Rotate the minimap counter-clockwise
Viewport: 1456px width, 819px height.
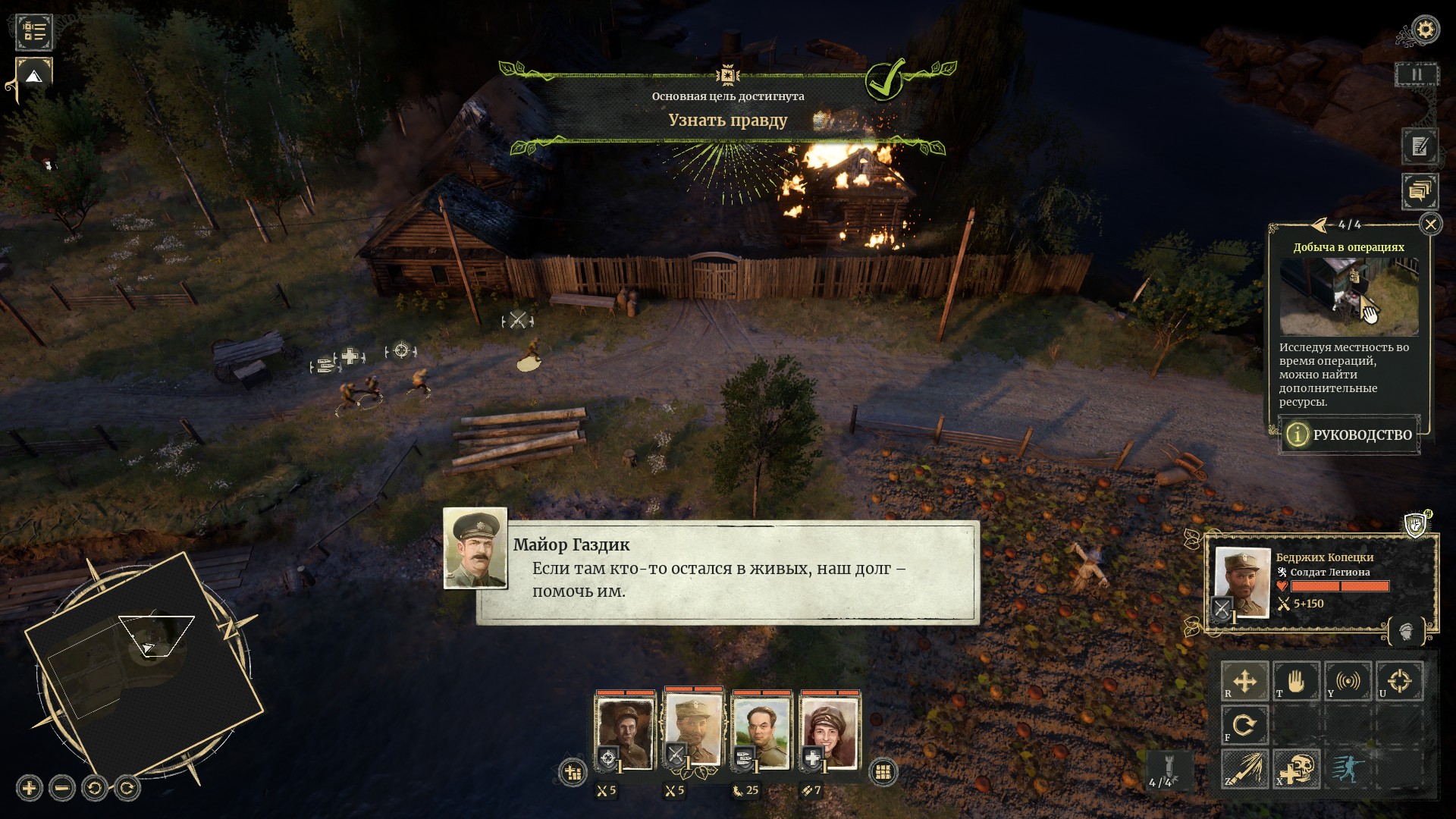click(x=95, y=788)
